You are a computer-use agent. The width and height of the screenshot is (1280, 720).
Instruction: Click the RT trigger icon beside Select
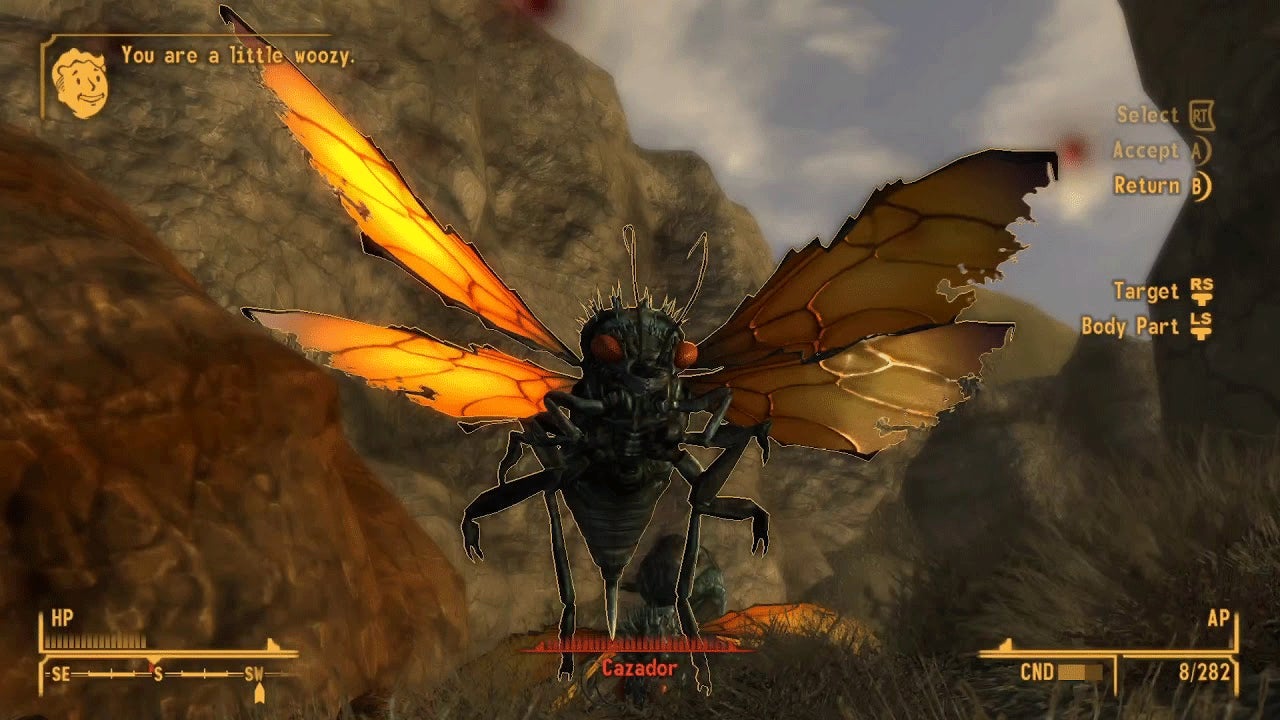point(1201,115)
